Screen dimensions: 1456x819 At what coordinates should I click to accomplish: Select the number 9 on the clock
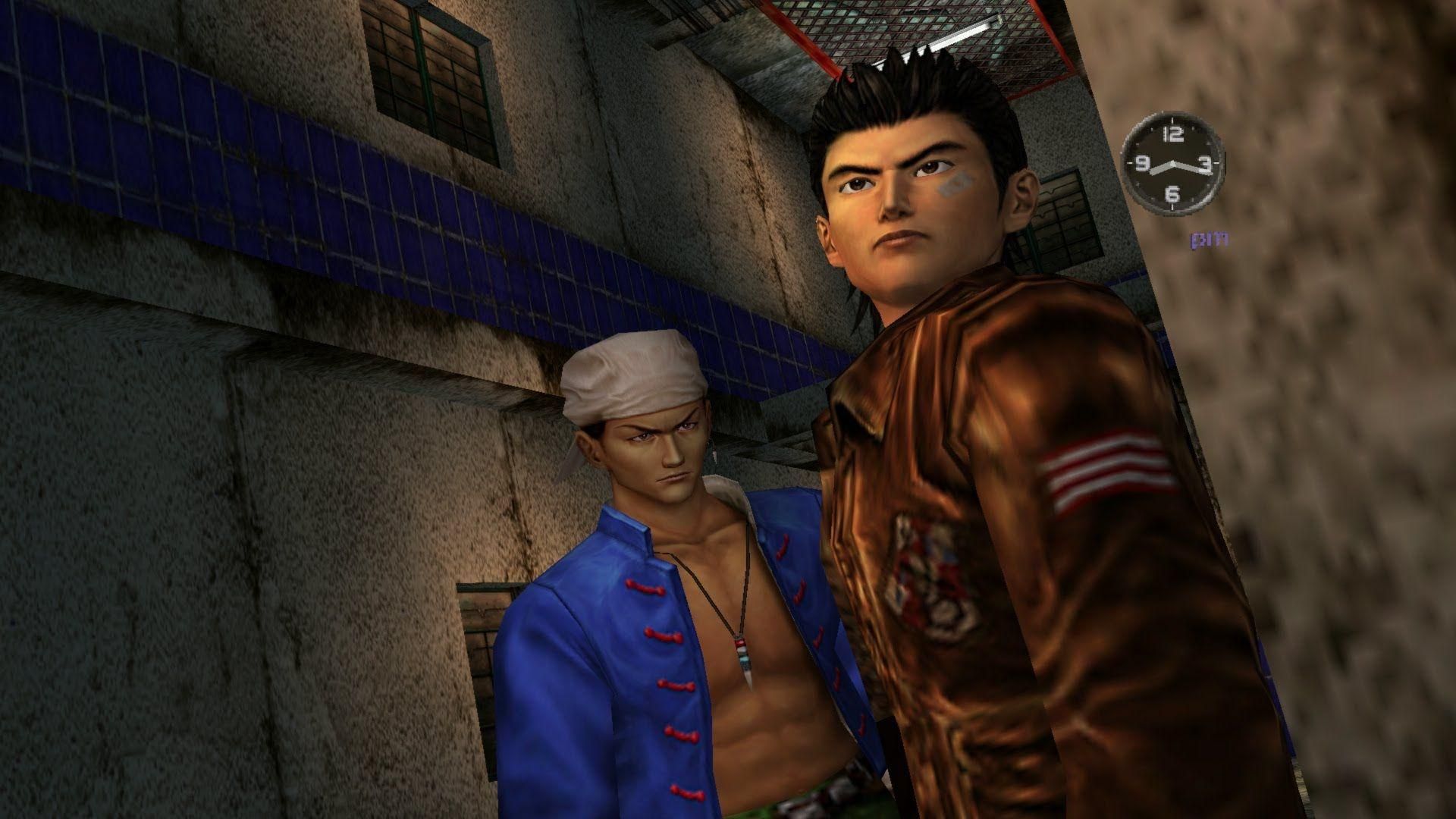click(1143, 165)
